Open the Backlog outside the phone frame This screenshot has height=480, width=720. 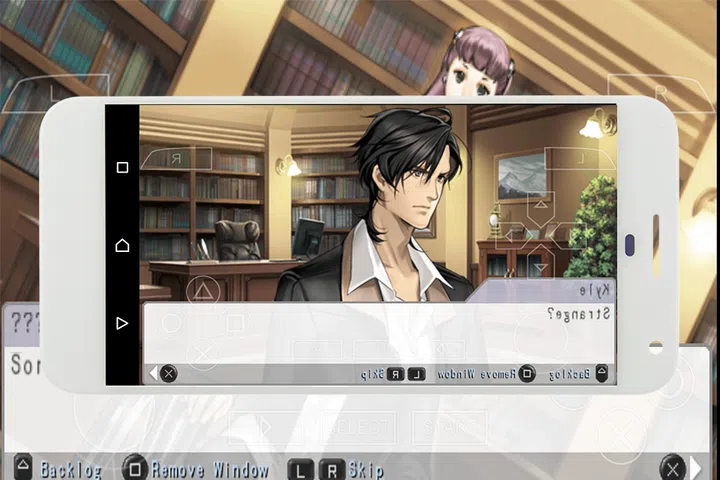pos(60,469)
